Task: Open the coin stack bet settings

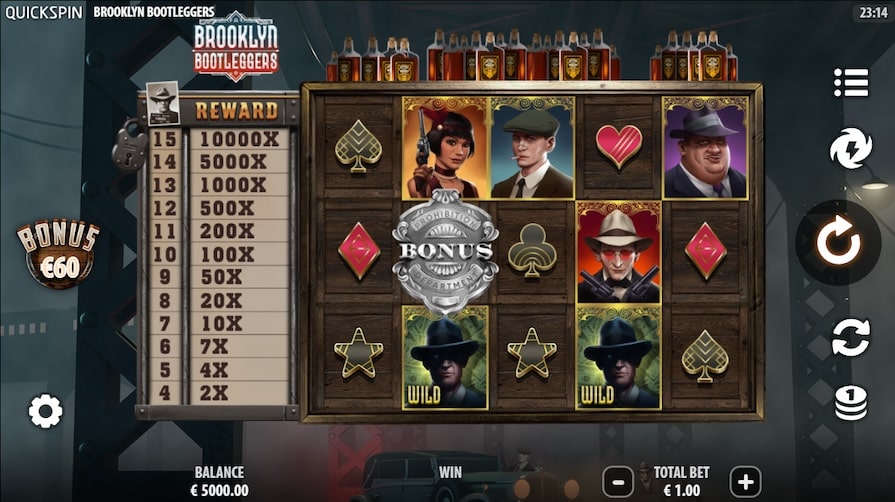Action: click(x=851, y=403)
